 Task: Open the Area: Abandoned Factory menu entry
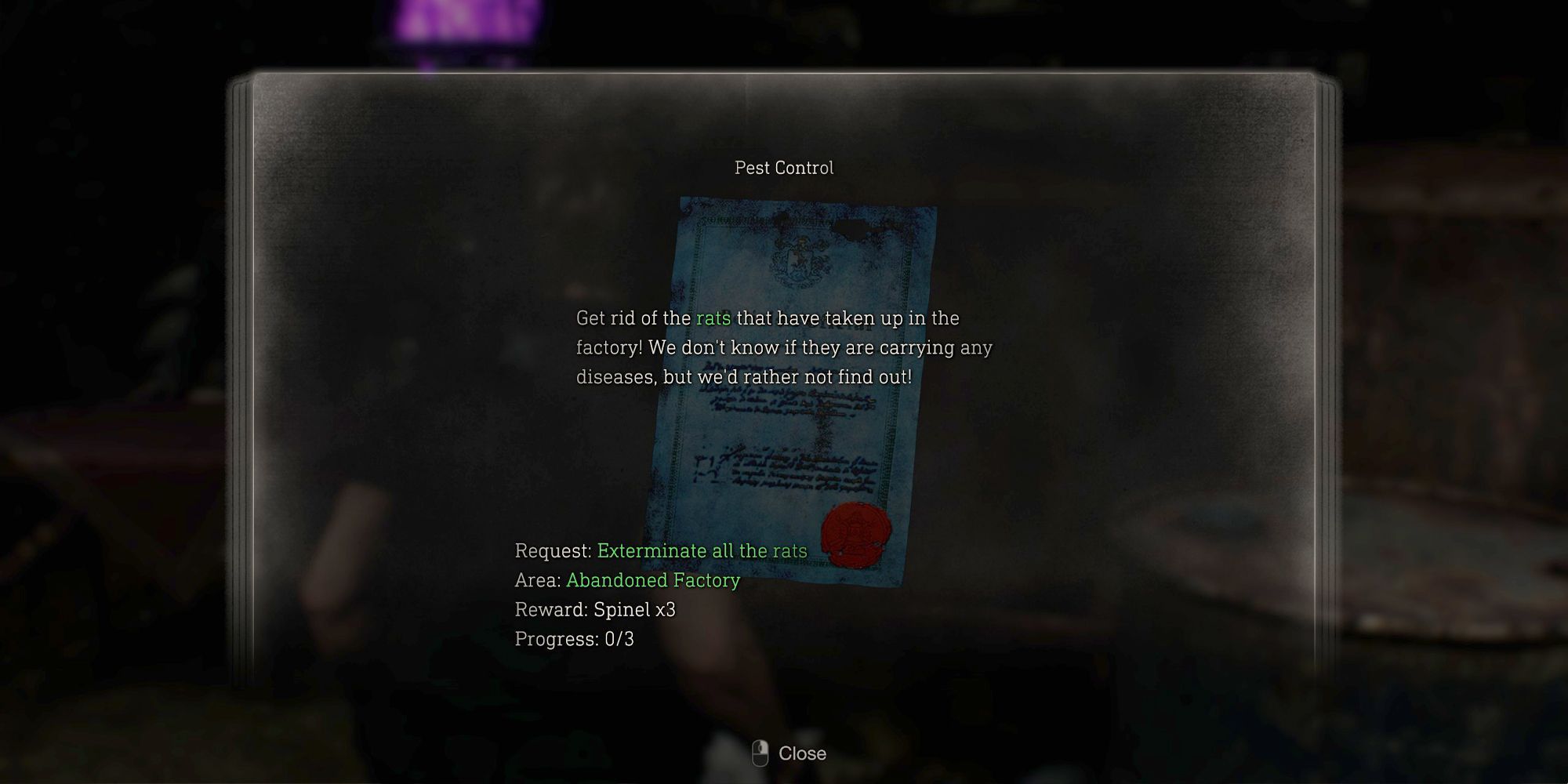(x=626, y=580)
